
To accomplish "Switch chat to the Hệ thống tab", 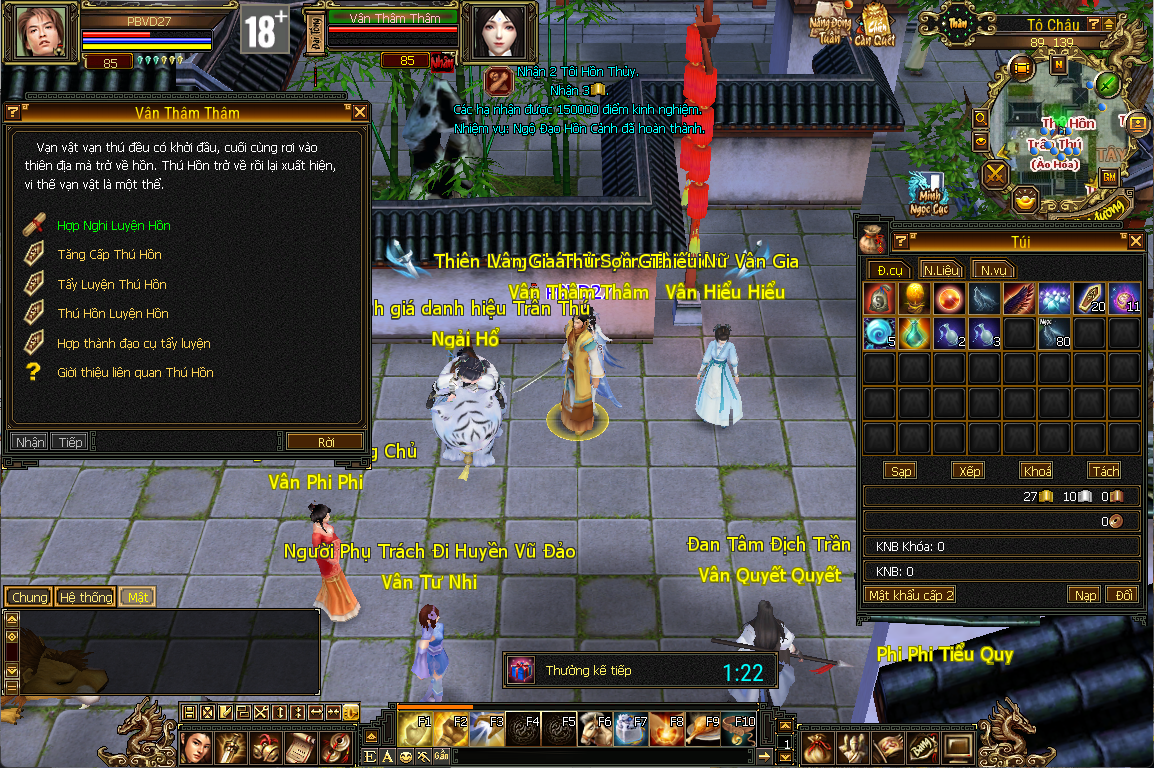I will [86, 597].
